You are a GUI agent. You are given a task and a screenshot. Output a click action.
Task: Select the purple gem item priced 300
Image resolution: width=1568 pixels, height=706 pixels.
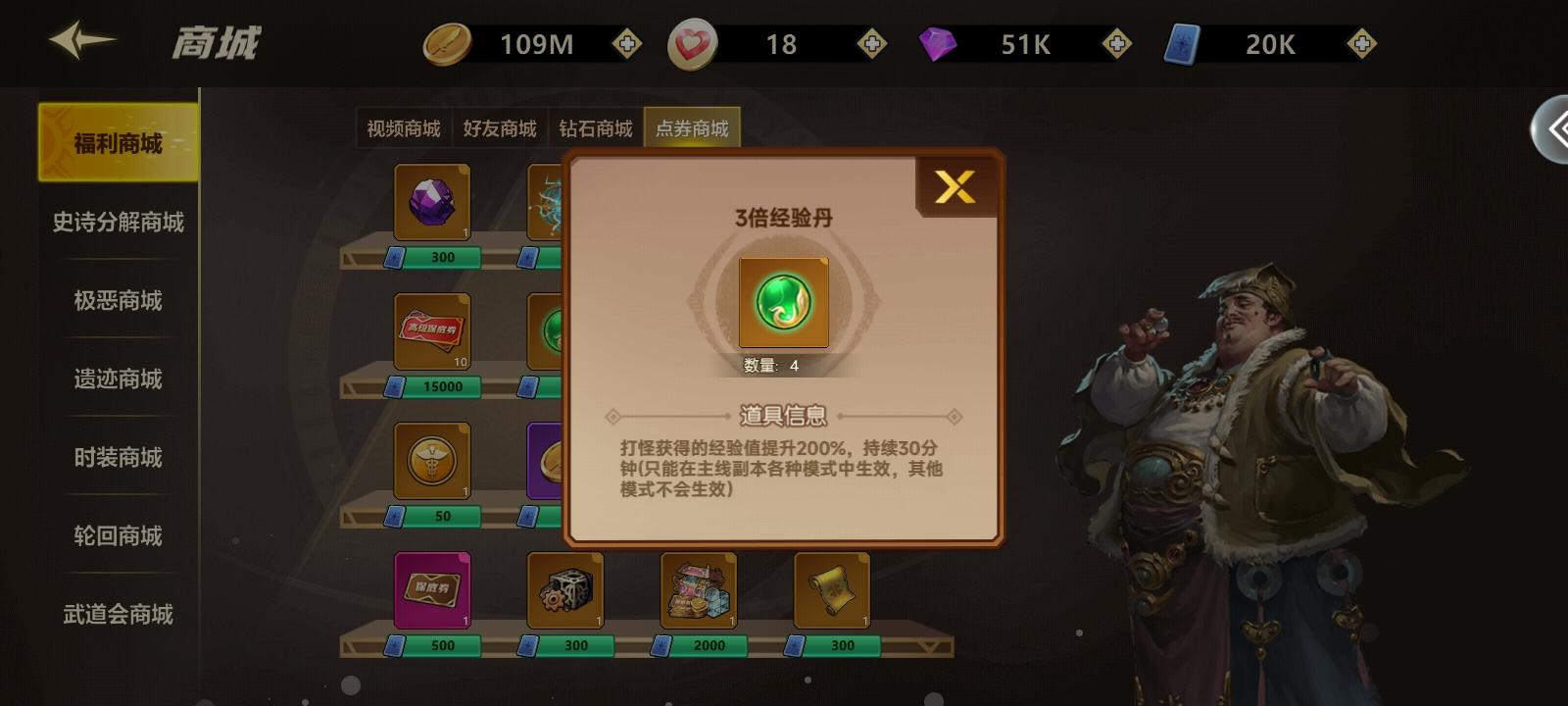pos(431,203)
